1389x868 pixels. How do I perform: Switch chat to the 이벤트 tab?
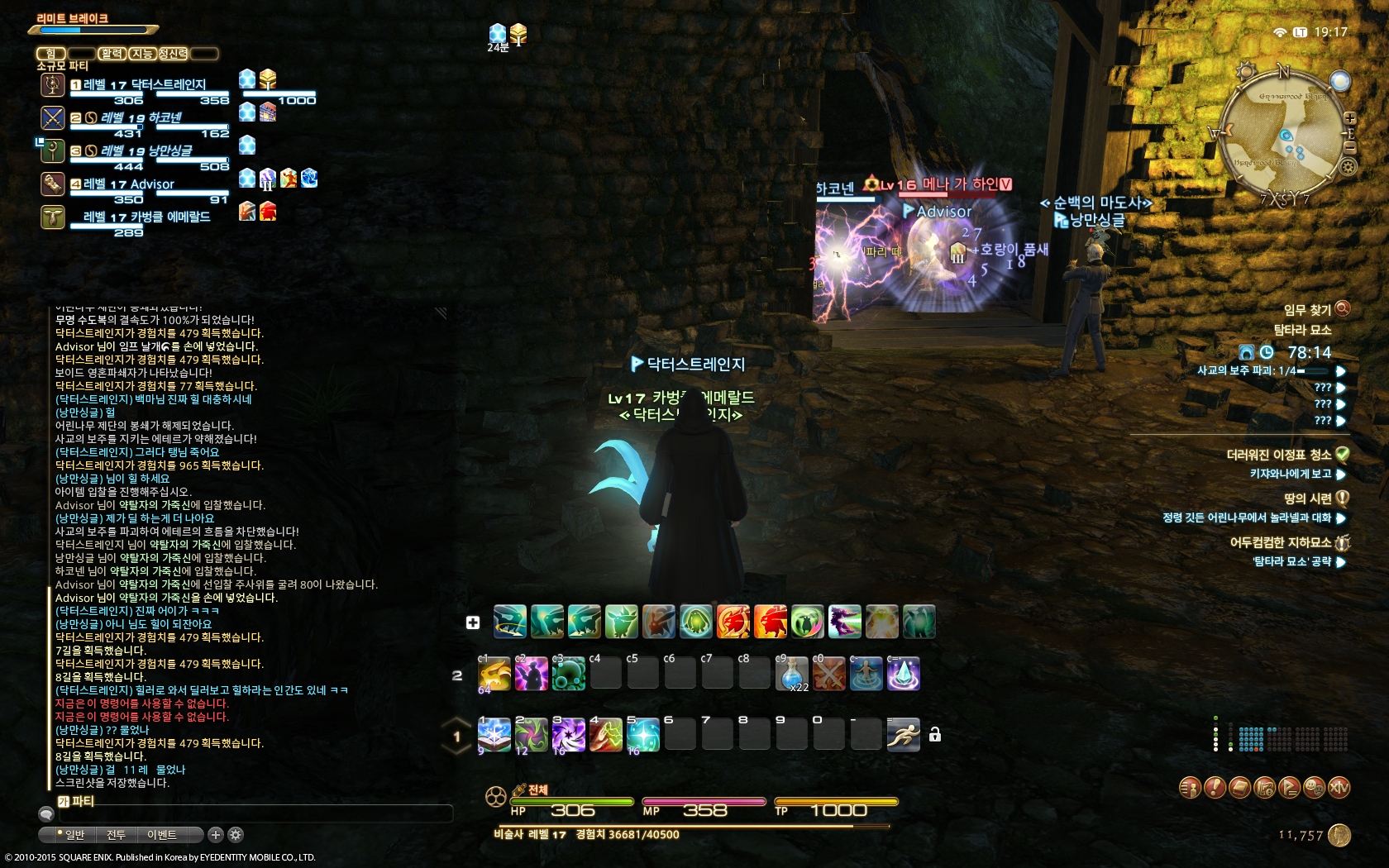(162, 835)
